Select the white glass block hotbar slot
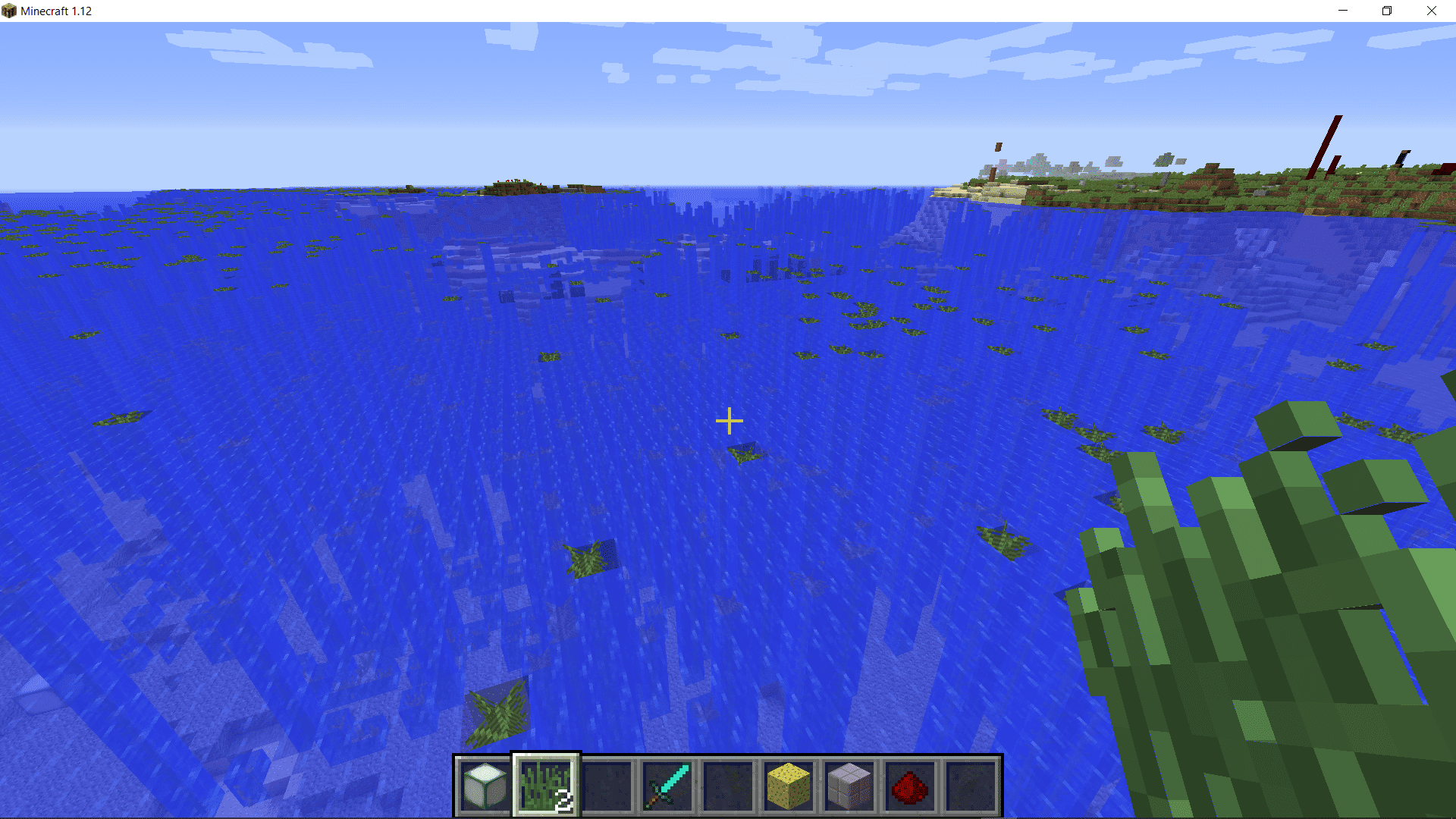 485,786
